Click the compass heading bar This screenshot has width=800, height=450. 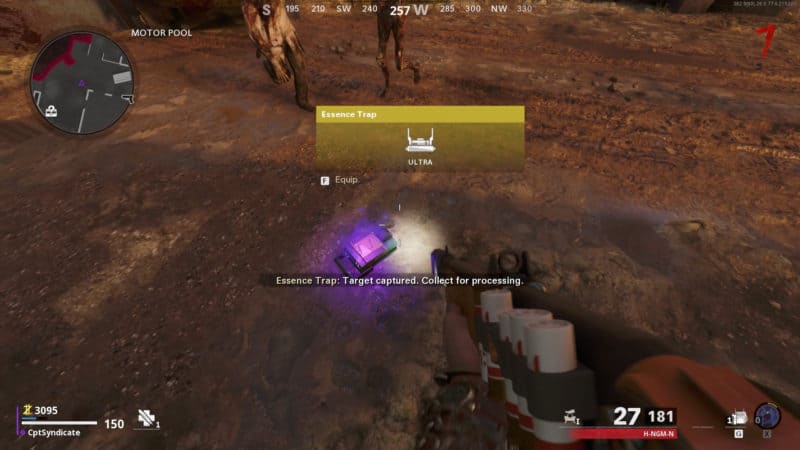pyautogui.click(x=399, y=10)
